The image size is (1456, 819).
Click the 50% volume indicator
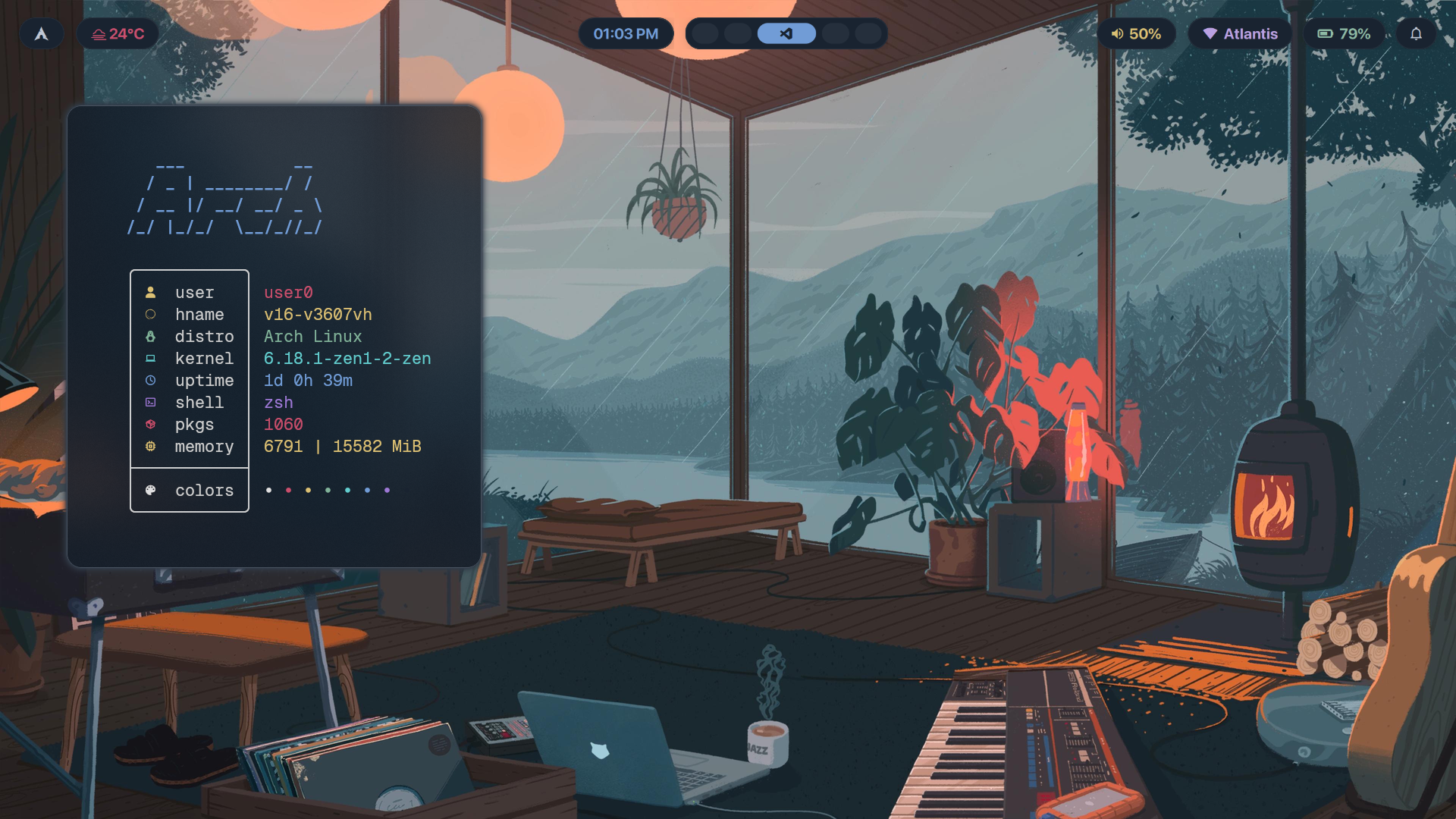tap(1136, 34)
